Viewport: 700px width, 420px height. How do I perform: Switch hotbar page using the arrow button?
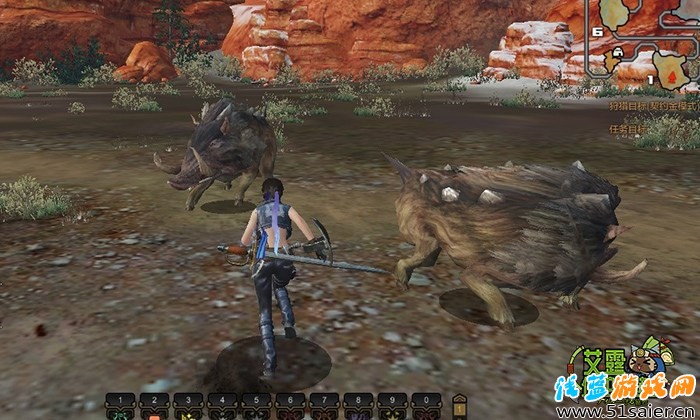pos(459,403)
